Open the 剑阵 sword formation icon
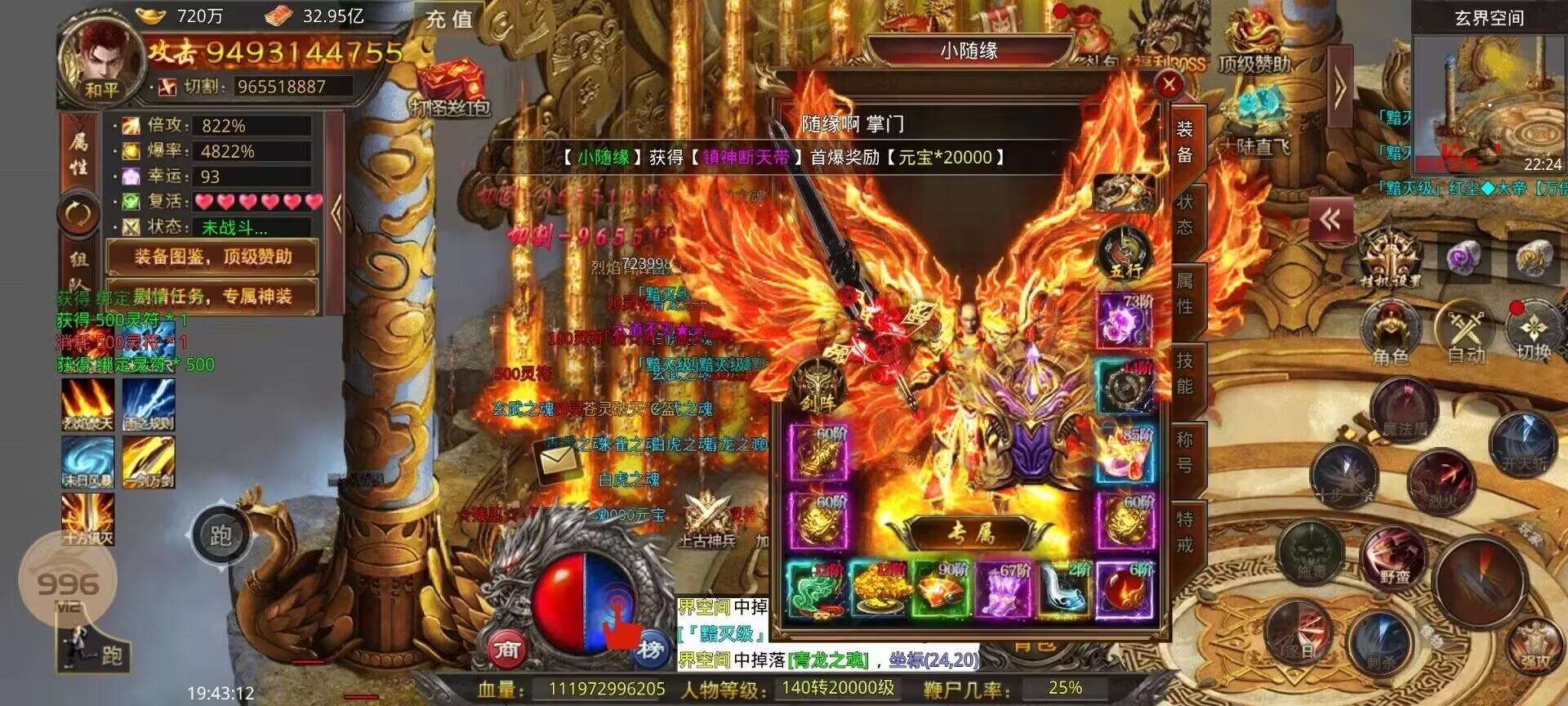 click(x=817, y=388)
